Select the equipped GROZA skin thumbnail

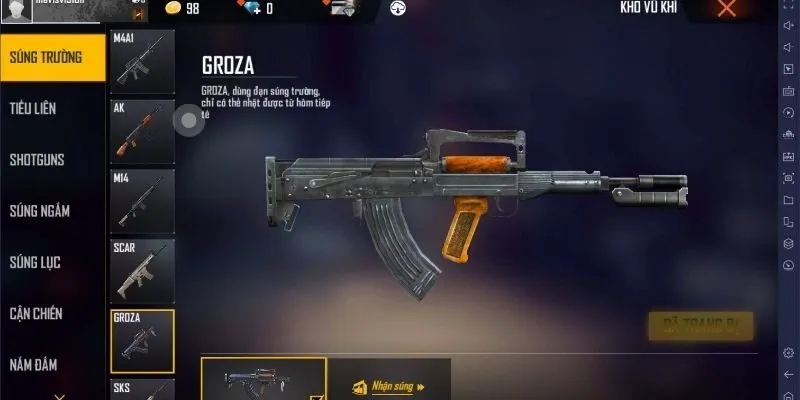(263, 380)
